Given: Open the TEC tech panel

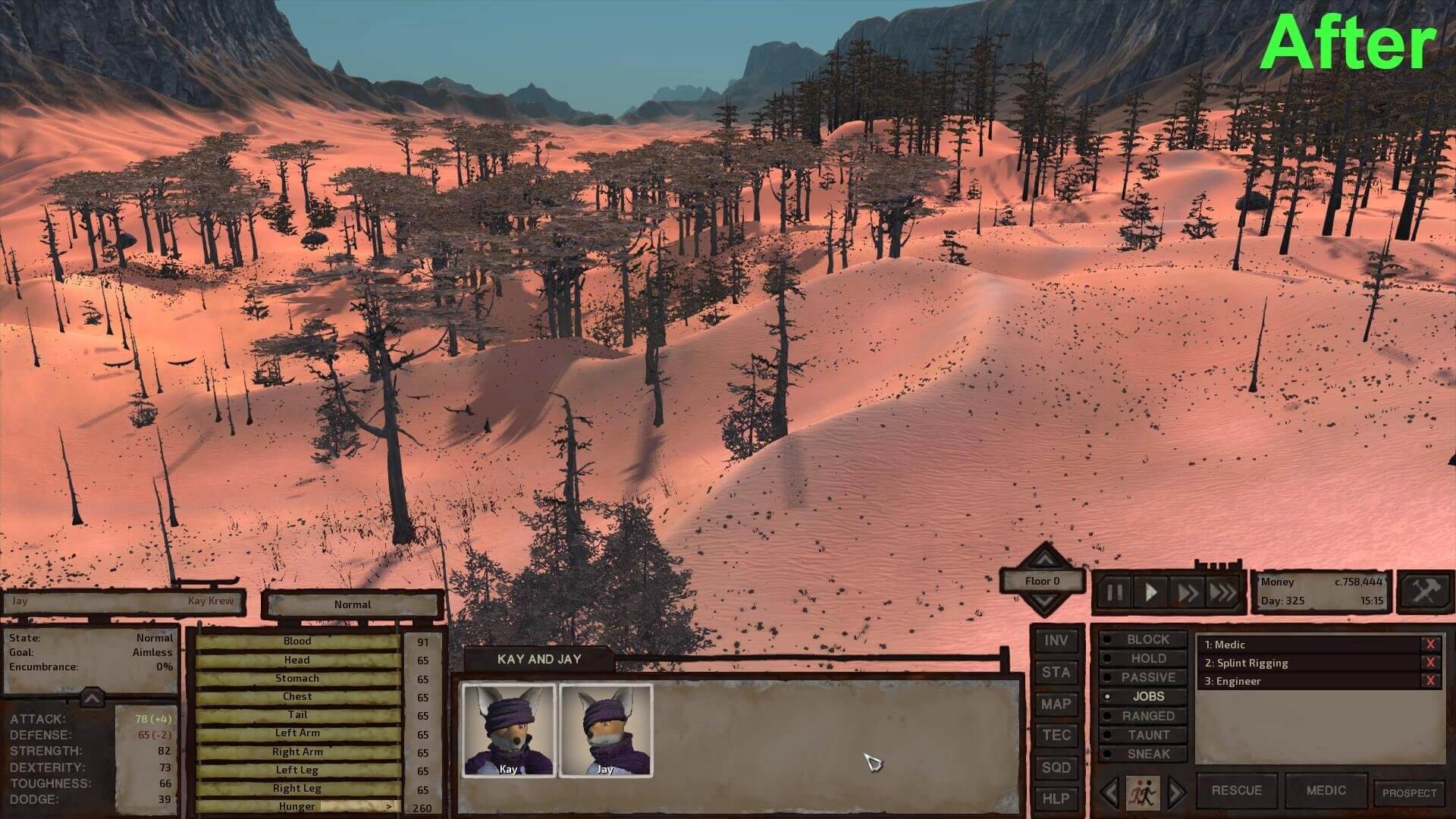Looking at the screenshot, I should (x=1056, y=736).
